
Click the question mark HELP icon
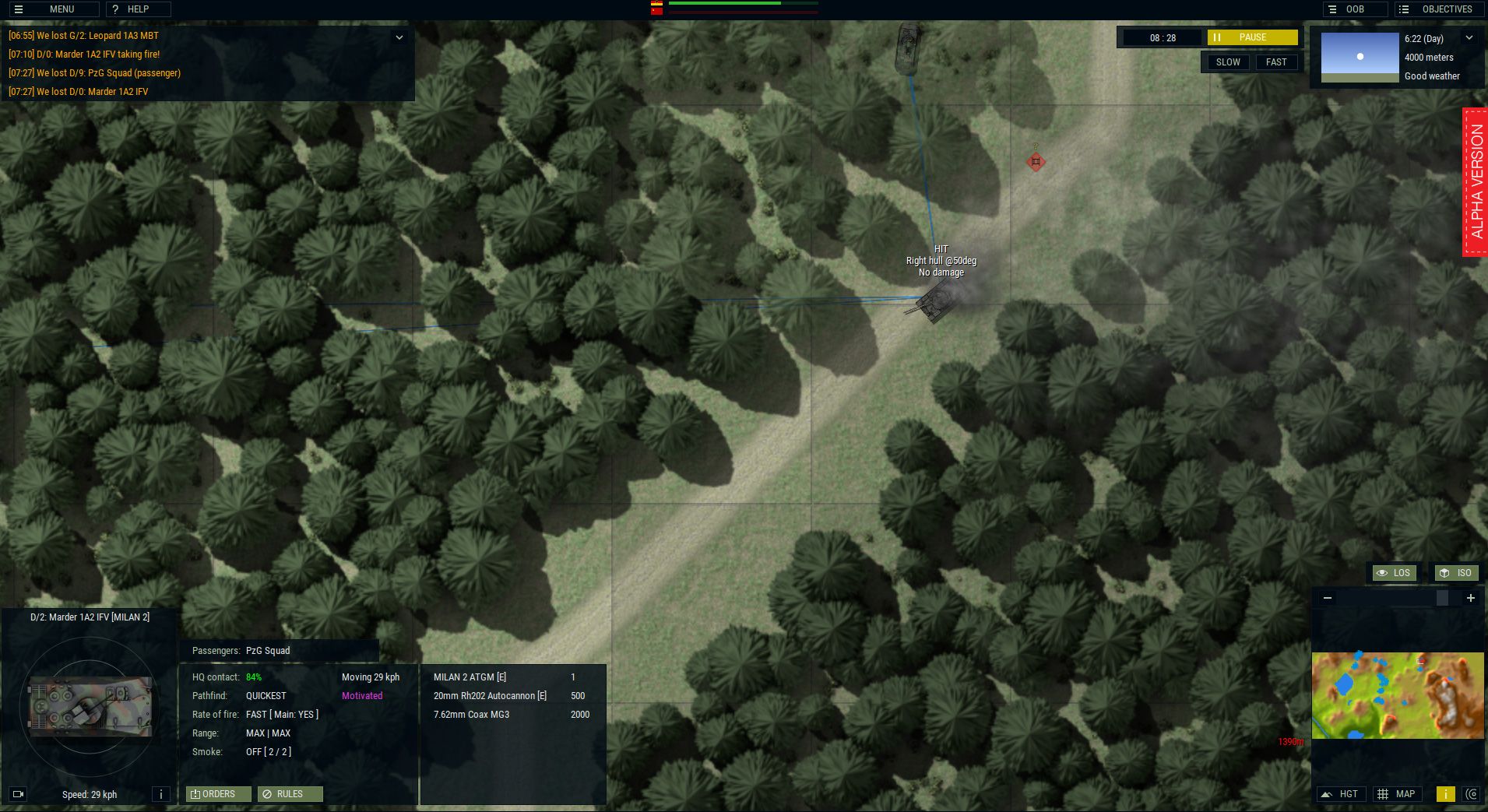click(114, 9)
